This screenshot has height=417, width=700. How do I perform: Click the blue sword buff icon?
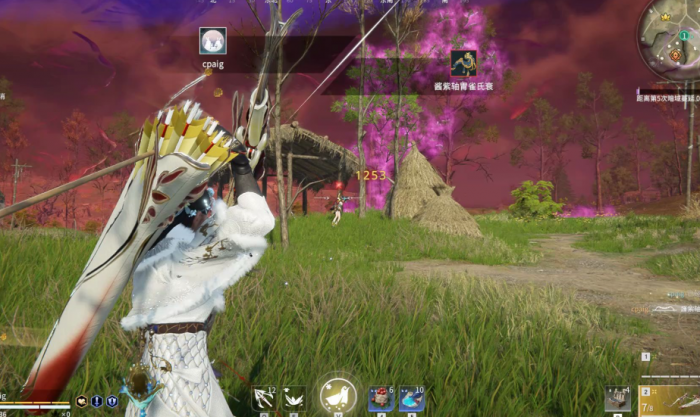[x=97, y=401]
